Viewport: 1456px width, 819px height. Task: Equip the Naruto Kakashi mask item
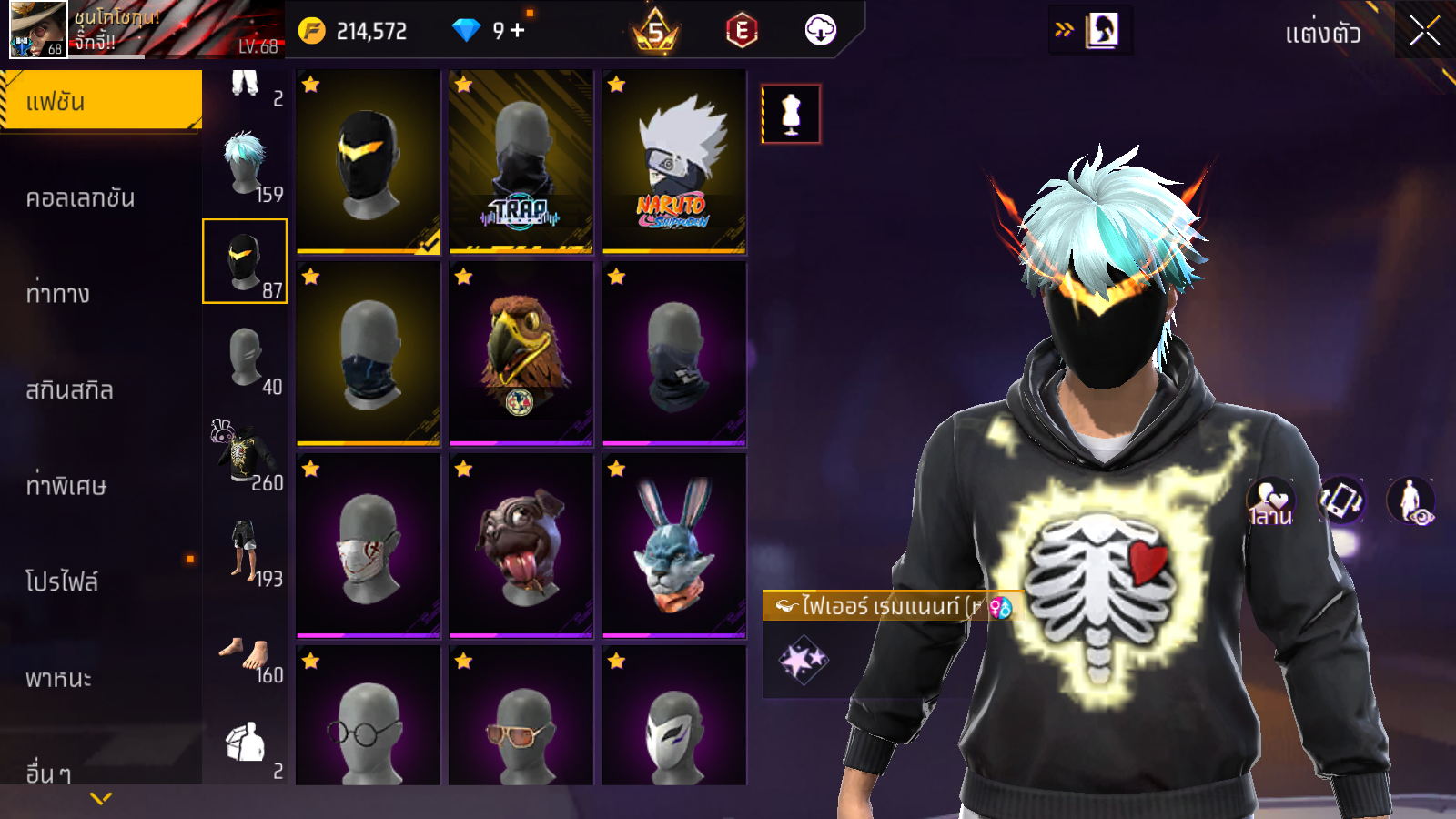(x=673, y=162)
